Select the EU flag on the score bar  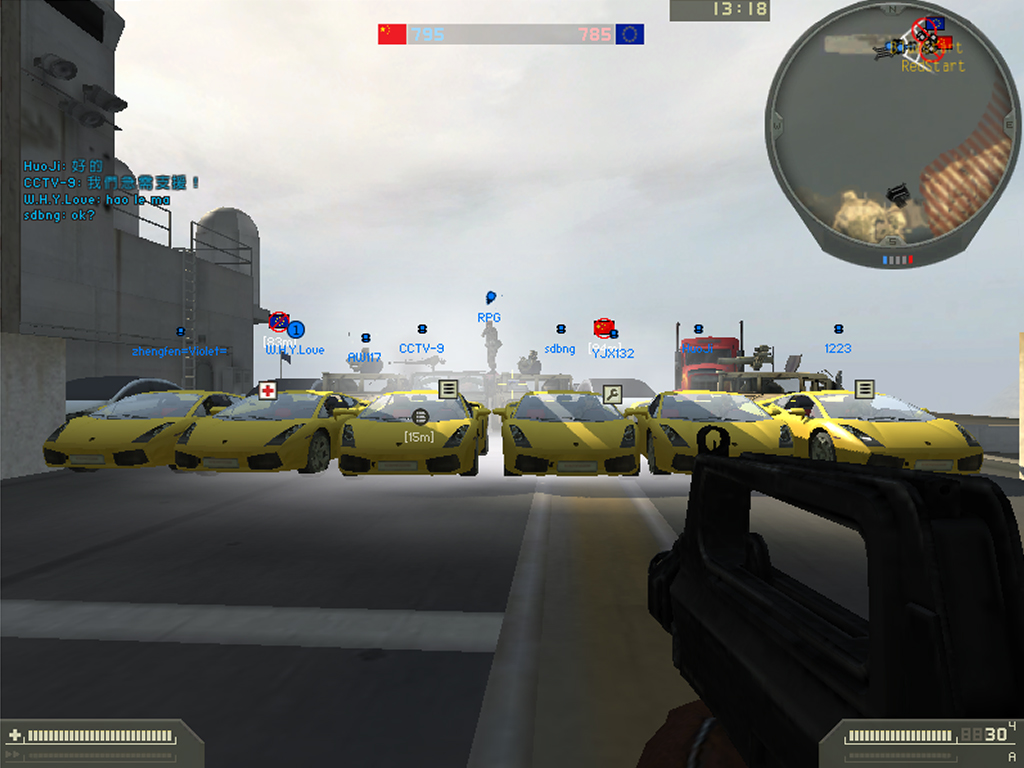click(x=630, y=34)
